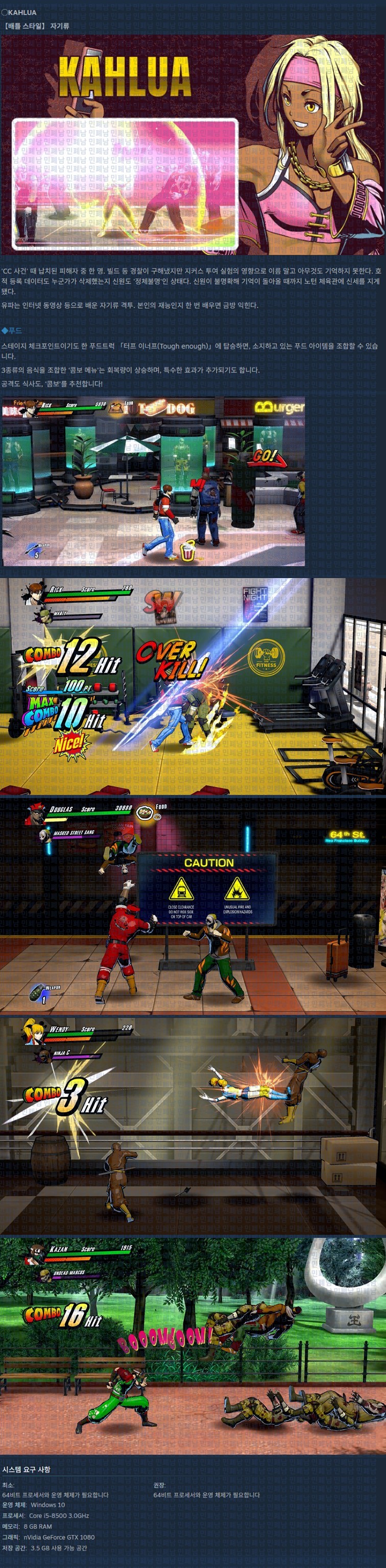Open the KAHLUA character banner image

coord(193,145)
